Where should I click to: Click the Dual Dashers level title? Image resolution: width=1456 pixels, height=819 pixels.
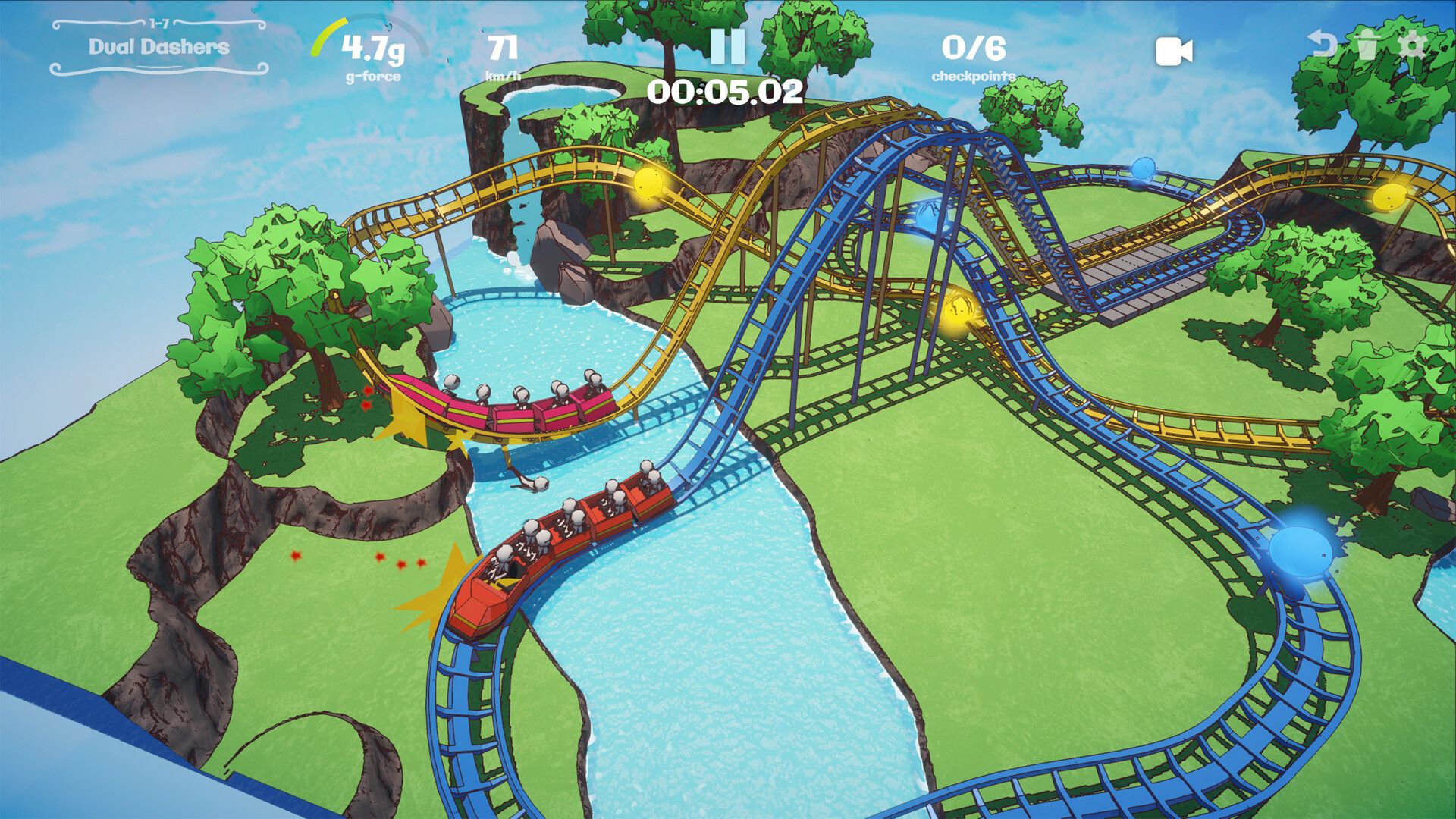click(x=156, y=47)
